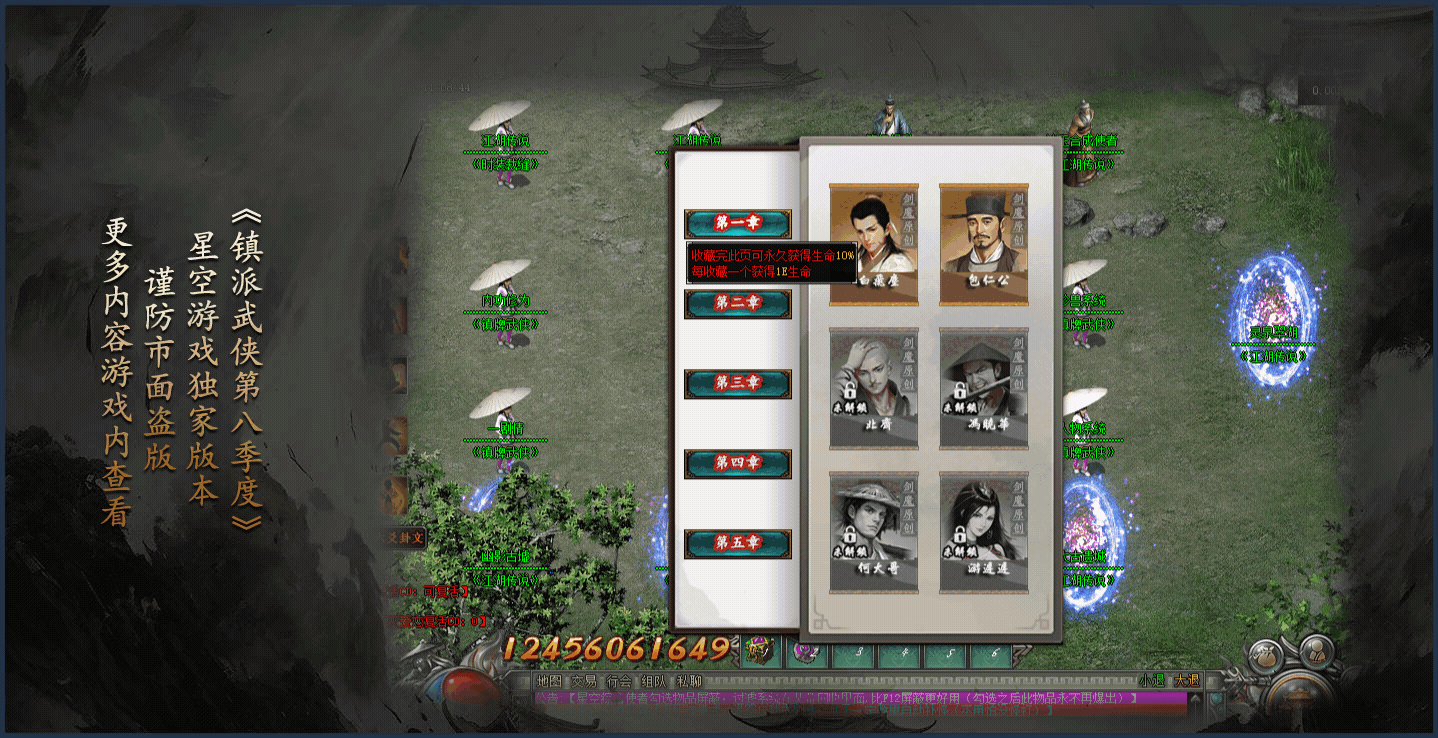Choose the locked 何大哥 card
The image size is (1438, 738).
[x=874, y=532]
